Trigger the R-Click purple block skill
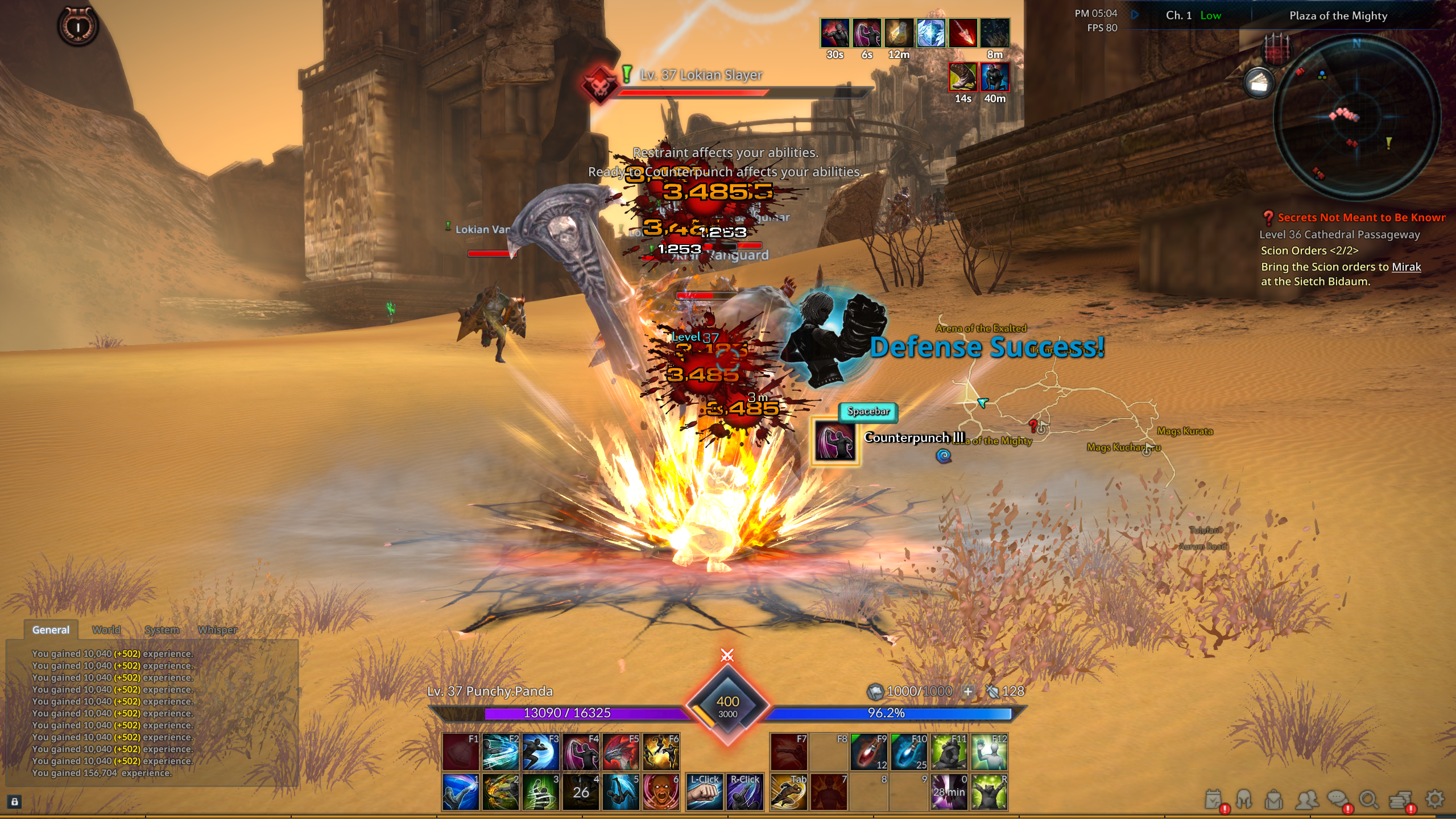The height and width of the screenshot is (819, 1456). [x=744, y=792]
